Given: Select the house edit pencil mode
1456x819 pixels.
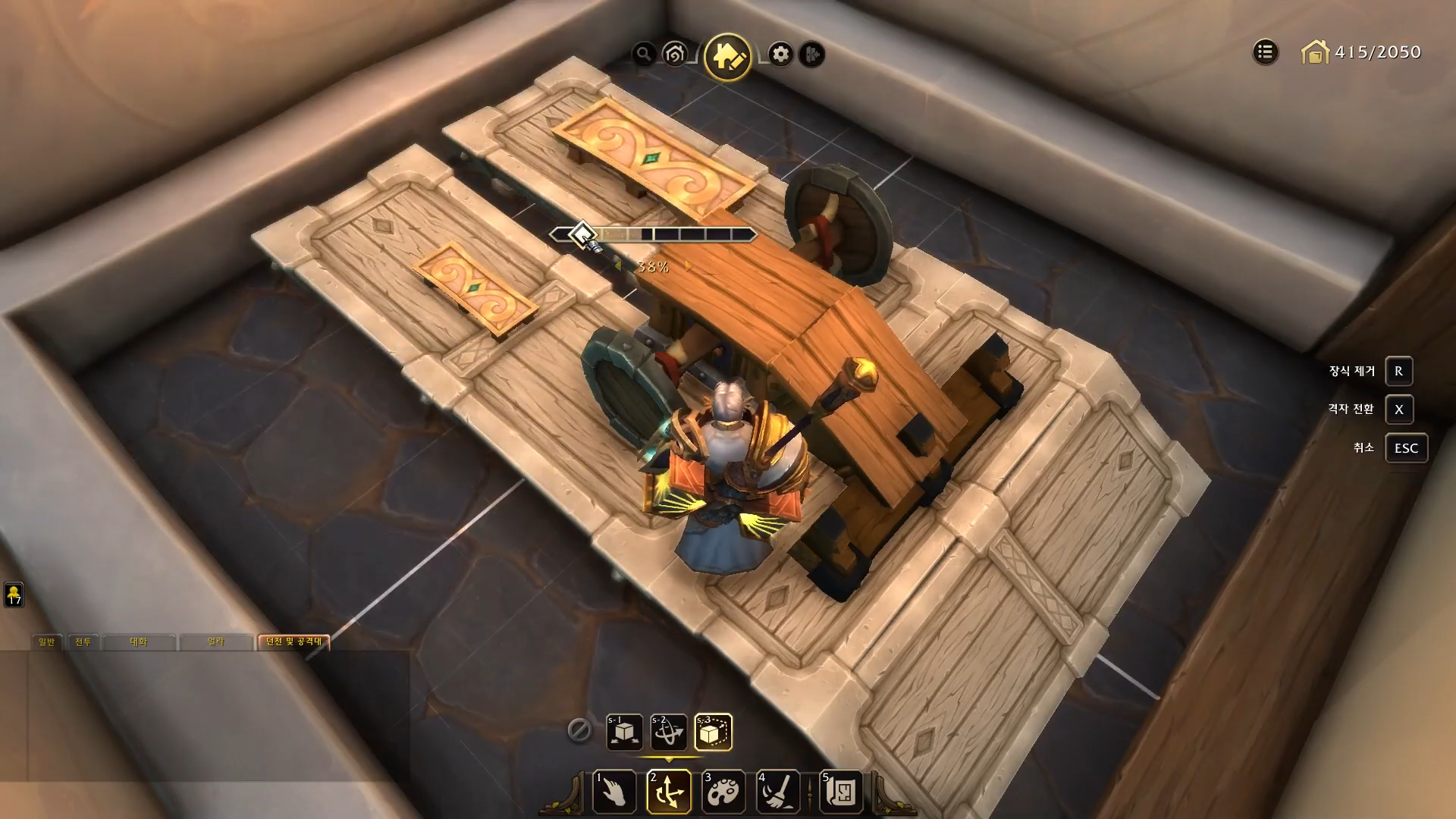Looking at the screenshot, I should pyautogui.click(x=727, y=56).
